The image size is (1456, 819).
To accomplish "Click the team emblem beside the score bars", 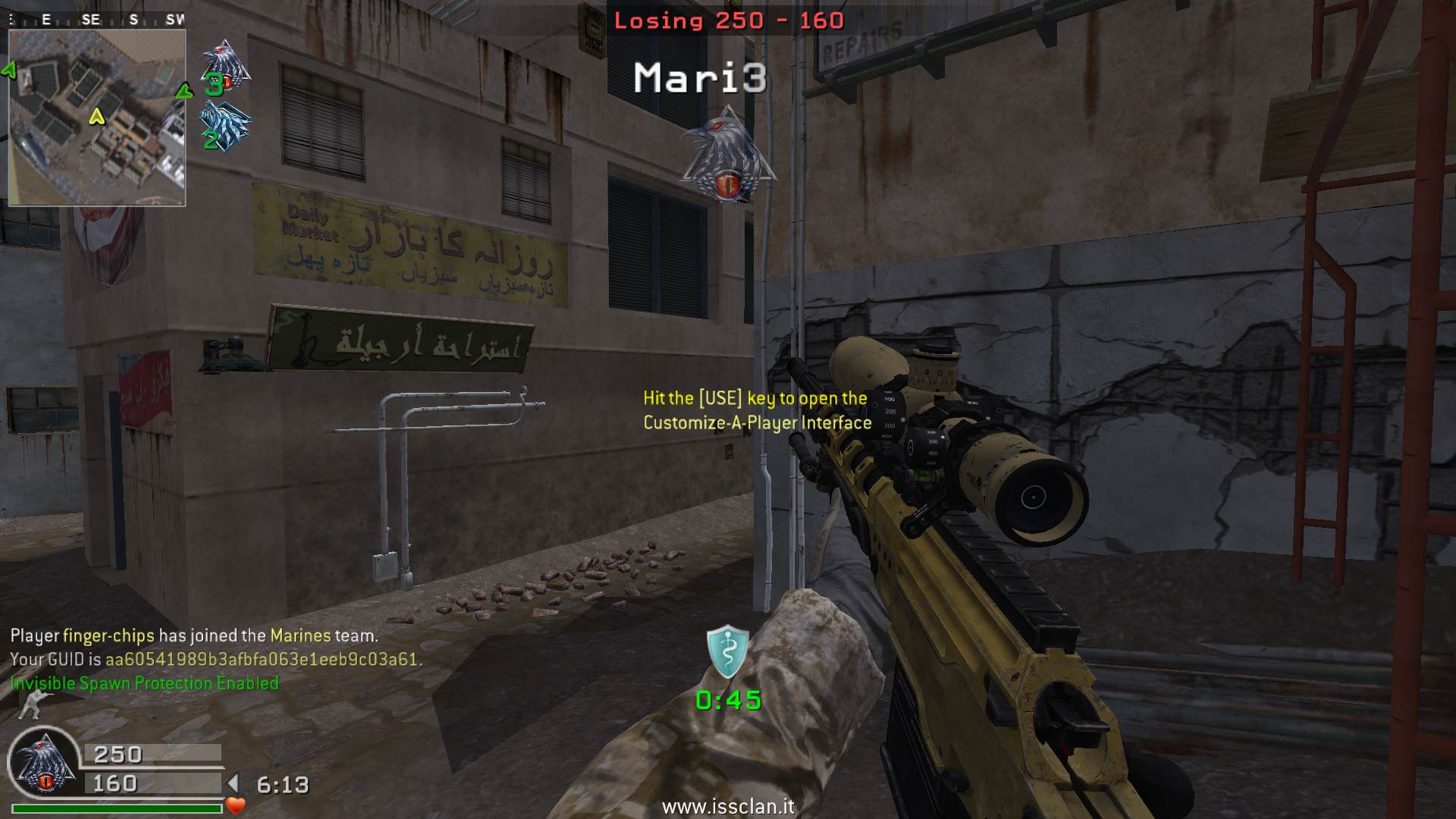I will pyautogui.click(x=44, y=766).
